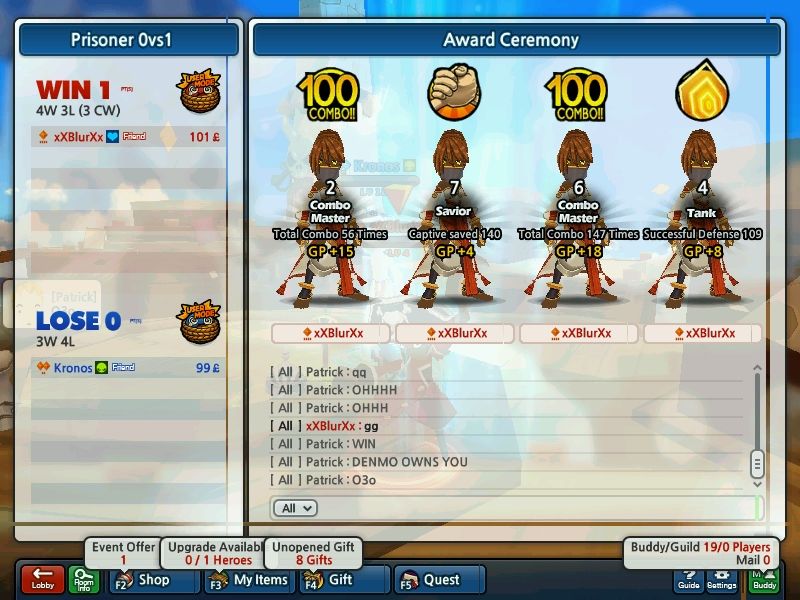The height and width of the screenshot is (600, 800).
Task: Return to the Lobby
Action: [x=42, y=580]
